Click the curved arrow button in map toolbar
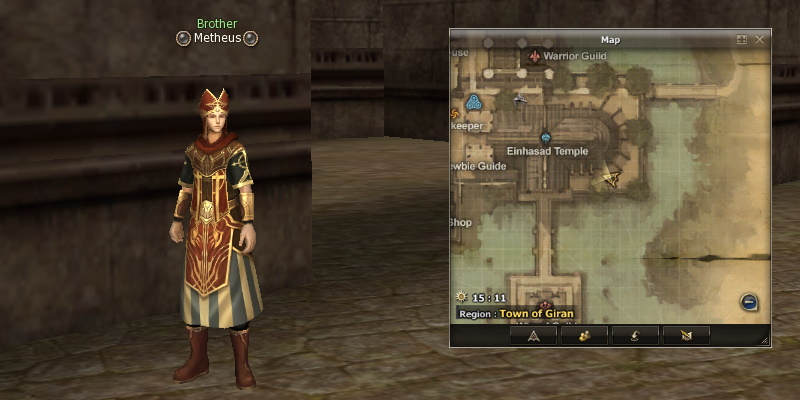The width and height of the screenshot is (800, 400). coord(636,336)
